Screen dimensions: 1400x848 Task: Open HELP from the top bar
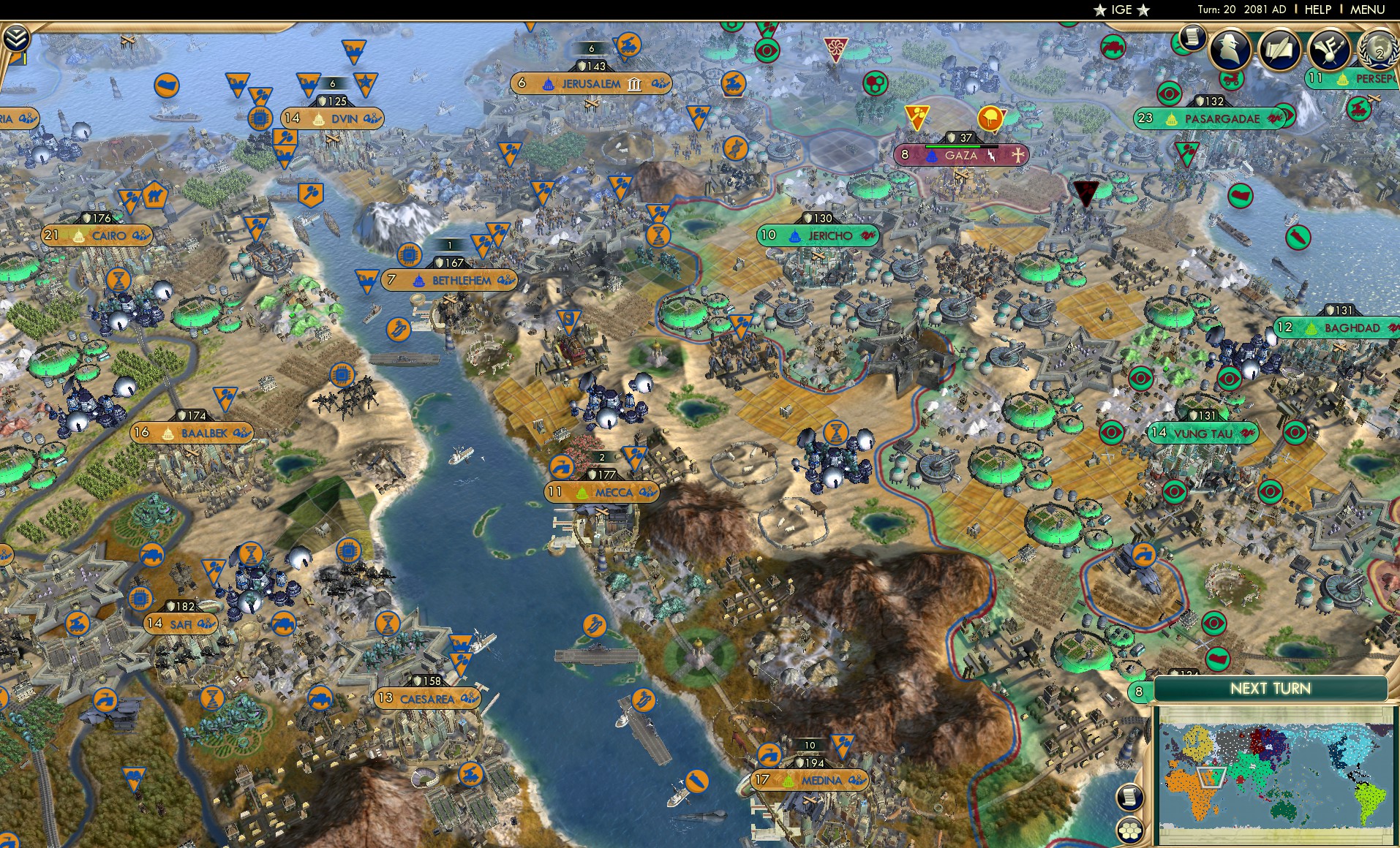1316,10
